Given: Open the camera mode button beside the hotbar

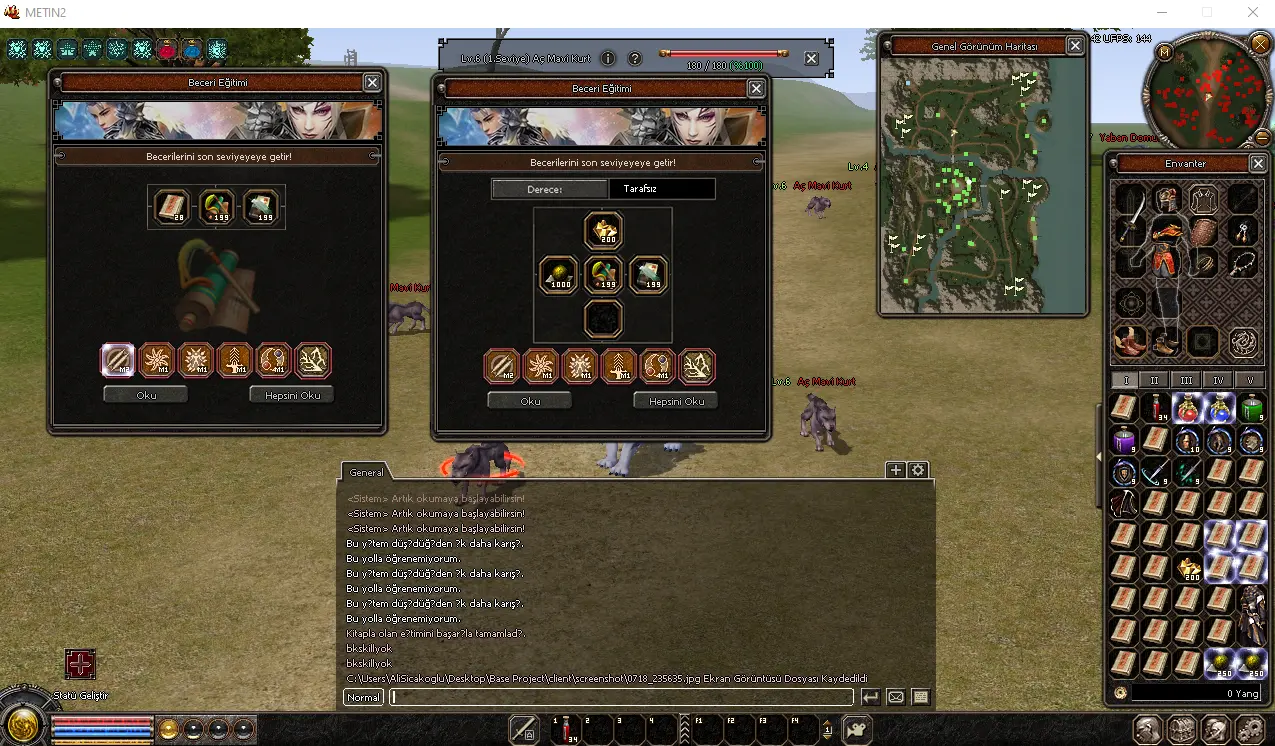Looking at the screenshot, I should click(856, 729).
